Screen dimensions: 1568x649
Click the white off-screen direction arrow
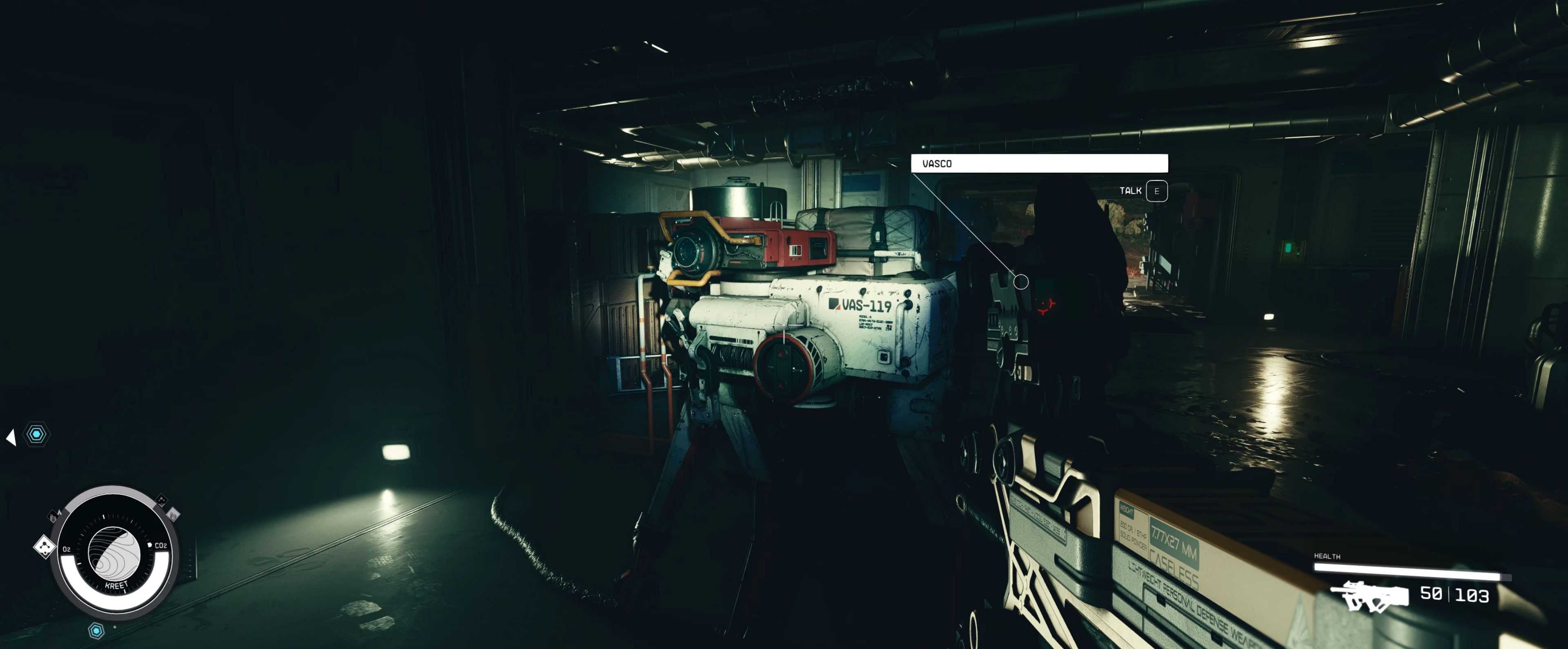click(11, 437)
